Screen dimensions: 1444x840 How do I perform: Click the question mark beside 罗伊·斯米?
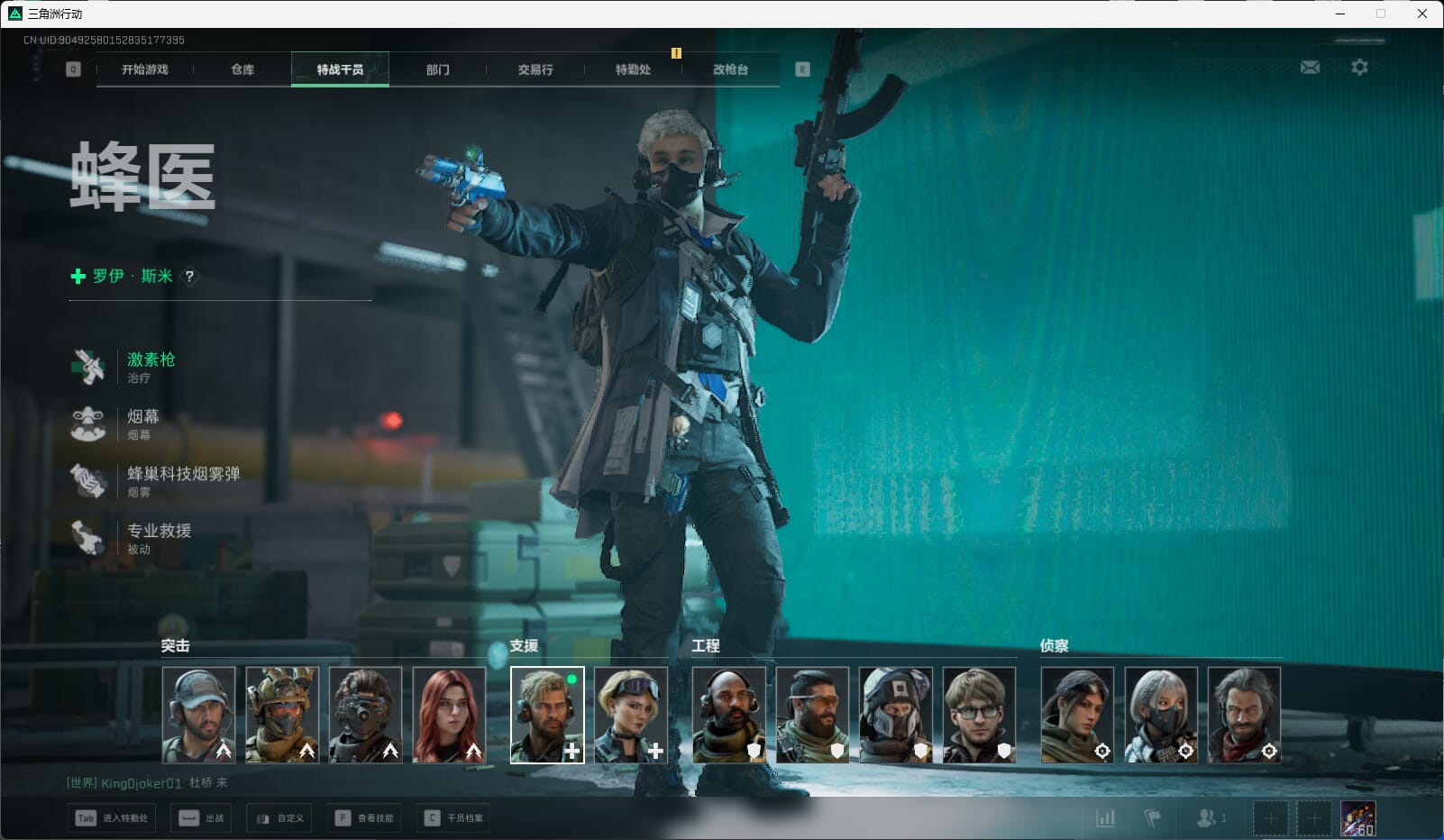tap(189, 277)
